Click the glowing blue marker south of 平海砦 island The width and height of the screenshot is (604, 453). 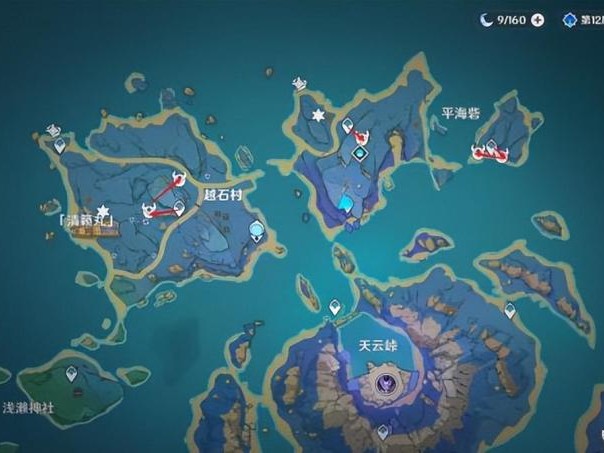[x=346, y=205]
